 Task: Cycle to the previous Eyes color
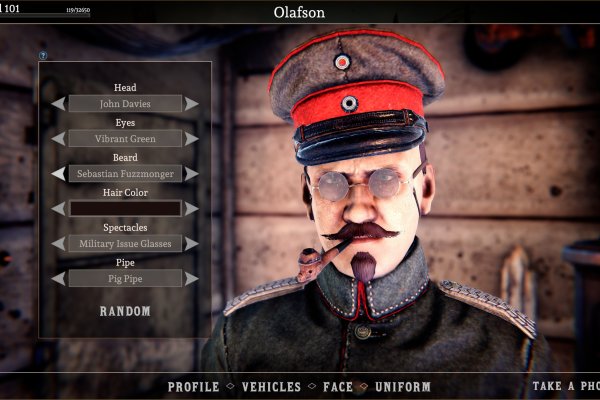59,138
